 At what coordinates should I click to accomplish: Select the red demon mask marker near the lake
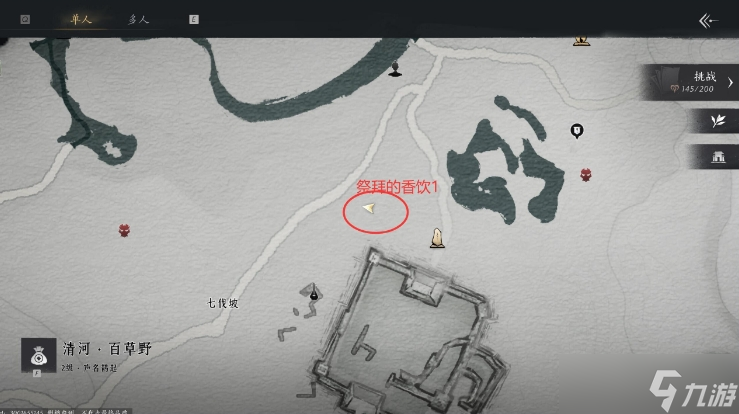tap(585, 174)
